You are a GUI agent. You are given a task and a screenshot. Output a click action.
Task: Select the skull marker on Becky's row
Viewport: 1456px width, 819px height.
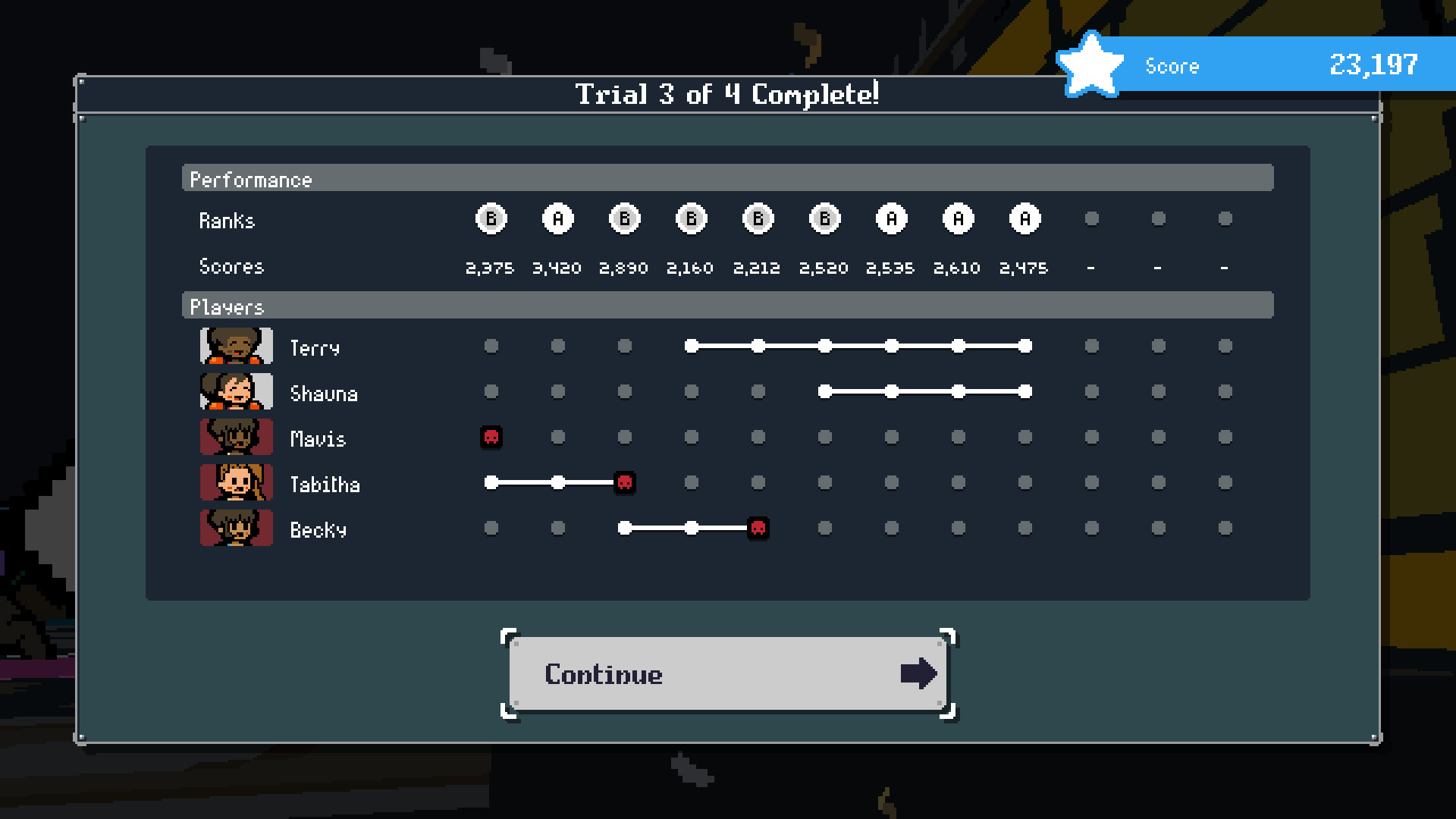point(758,528)
